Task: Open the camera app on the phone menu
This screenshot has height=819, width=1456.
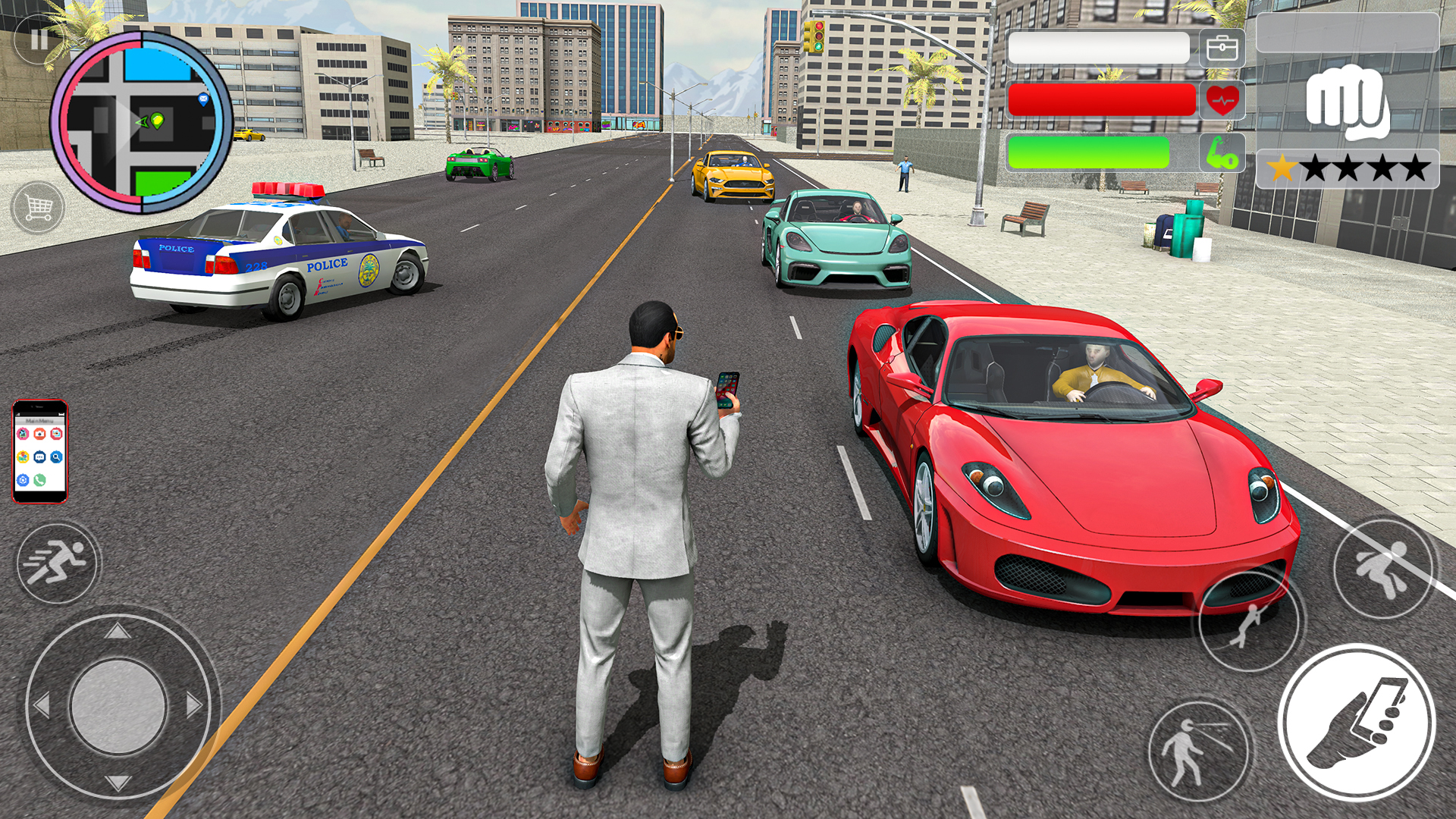Action: [x=40, y=434]
